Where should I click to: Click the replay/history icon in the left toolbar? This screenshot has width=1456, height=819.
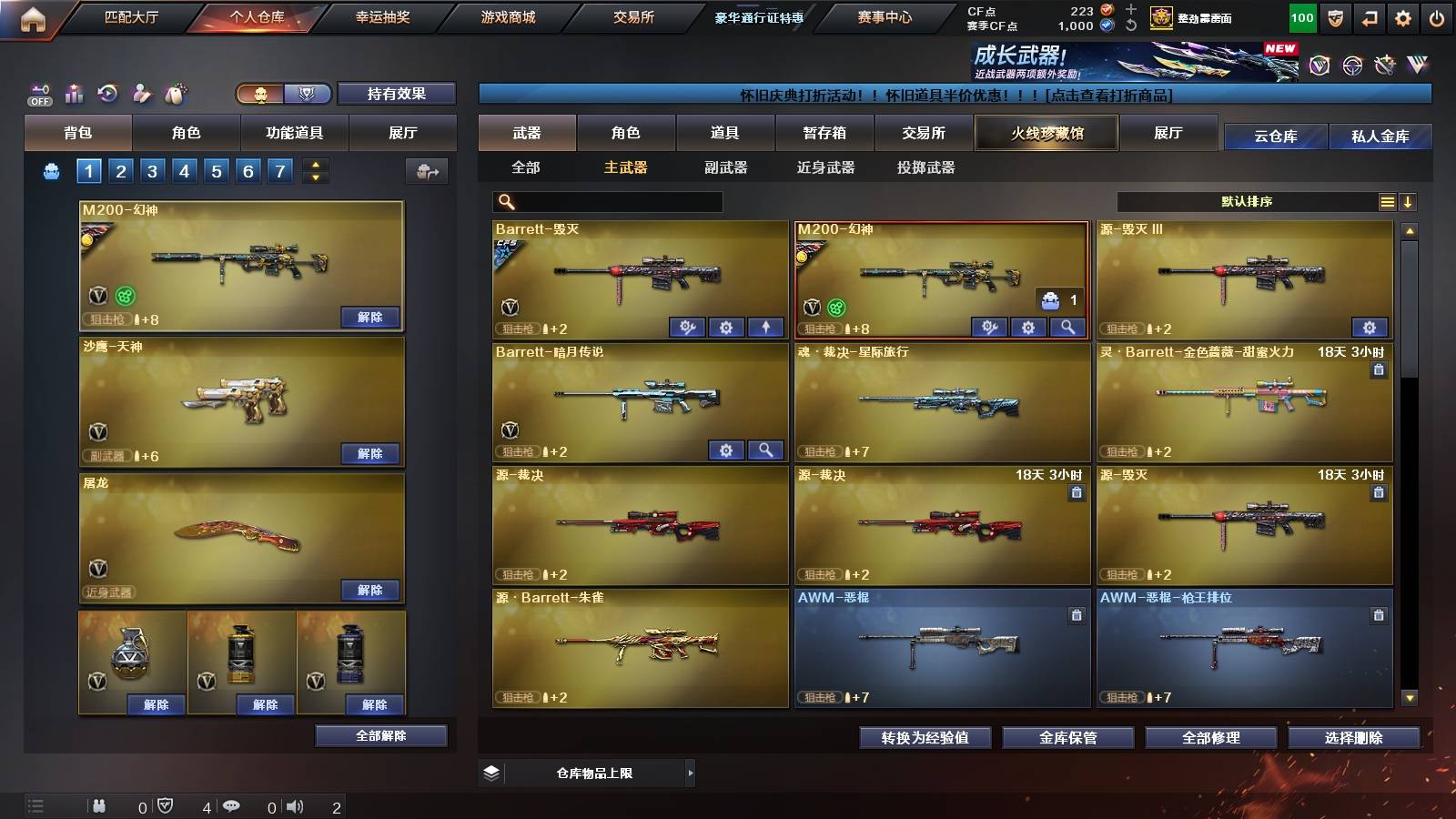(x=107, y=93)
